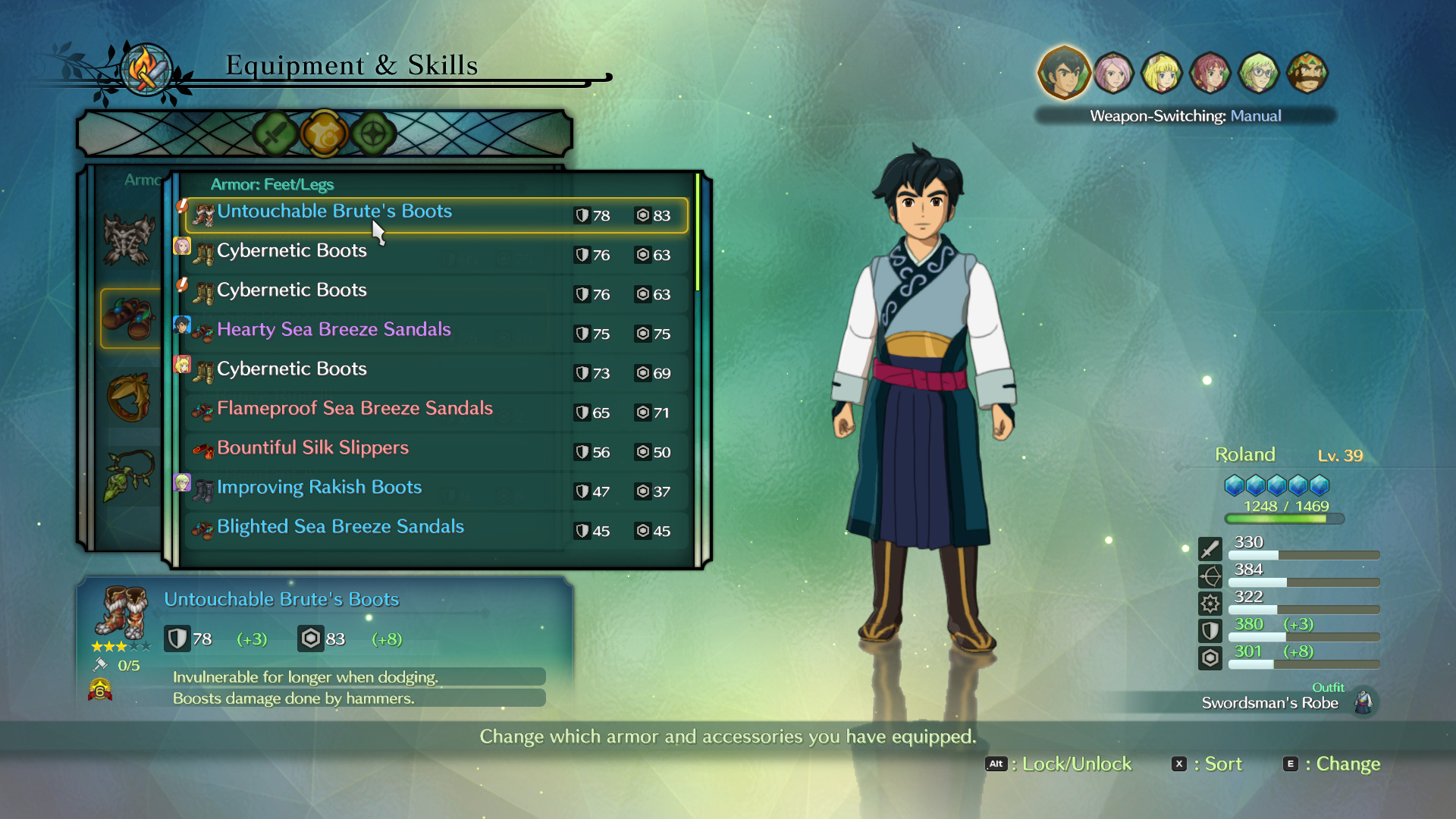
Task: Open the ring accessory slot
Action: tap(129, 397)
